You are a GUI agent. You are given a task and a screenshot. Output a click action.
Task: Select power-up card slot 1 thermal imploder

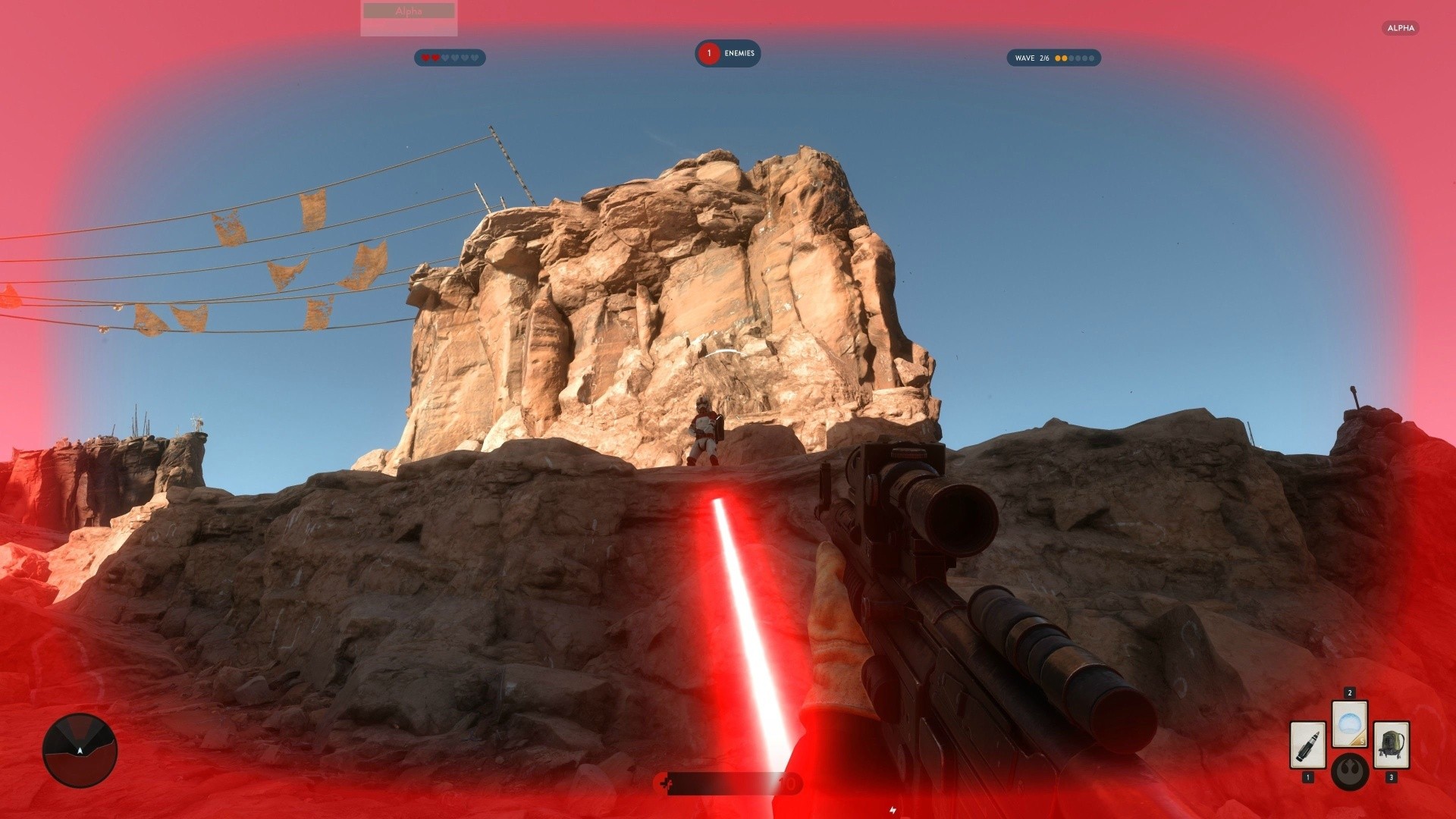1308,745
